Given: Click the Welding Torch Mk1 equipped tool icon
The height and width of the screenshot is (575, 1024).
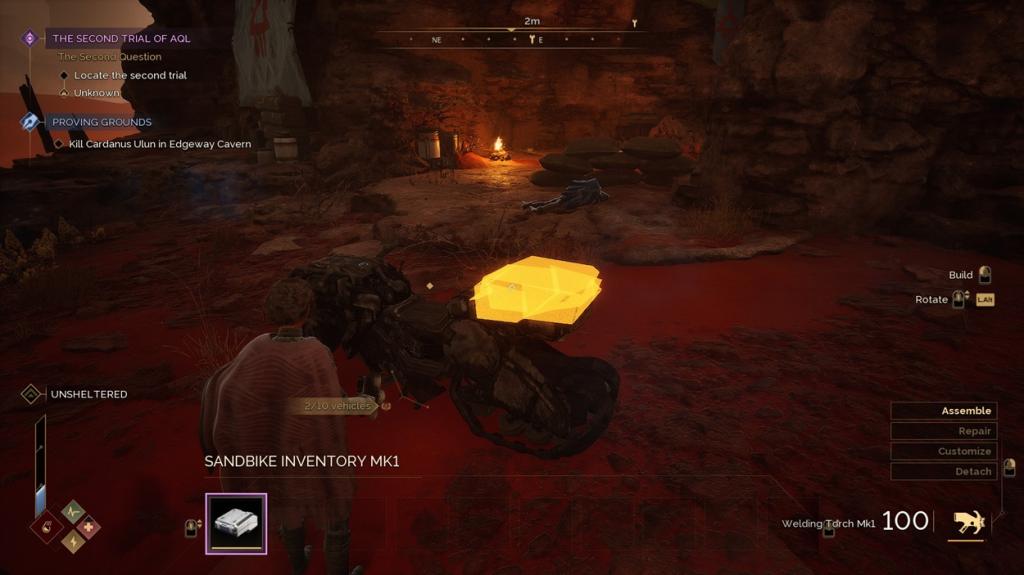Looking at the screenshot, I should point(966,521).
